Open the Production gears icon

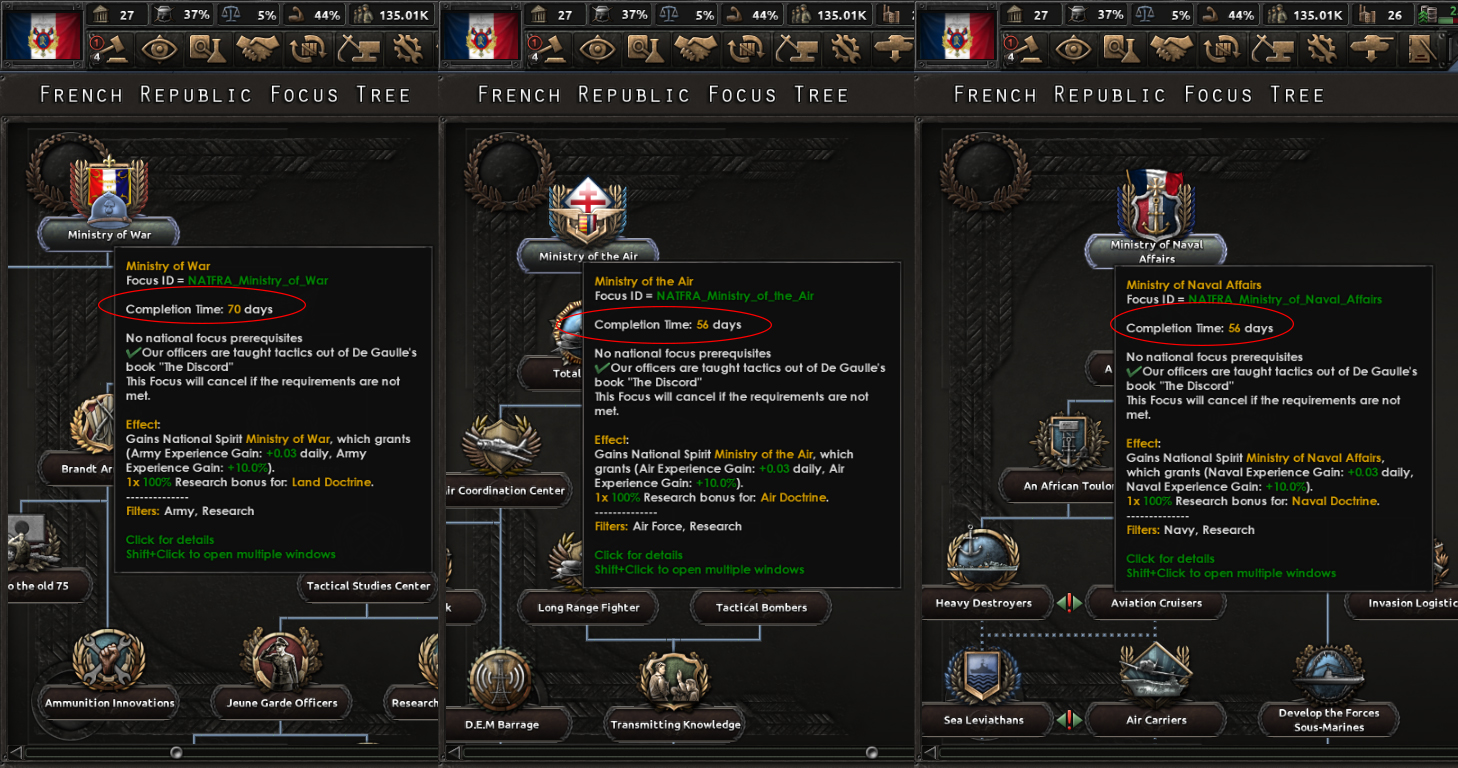(1321, 47)
